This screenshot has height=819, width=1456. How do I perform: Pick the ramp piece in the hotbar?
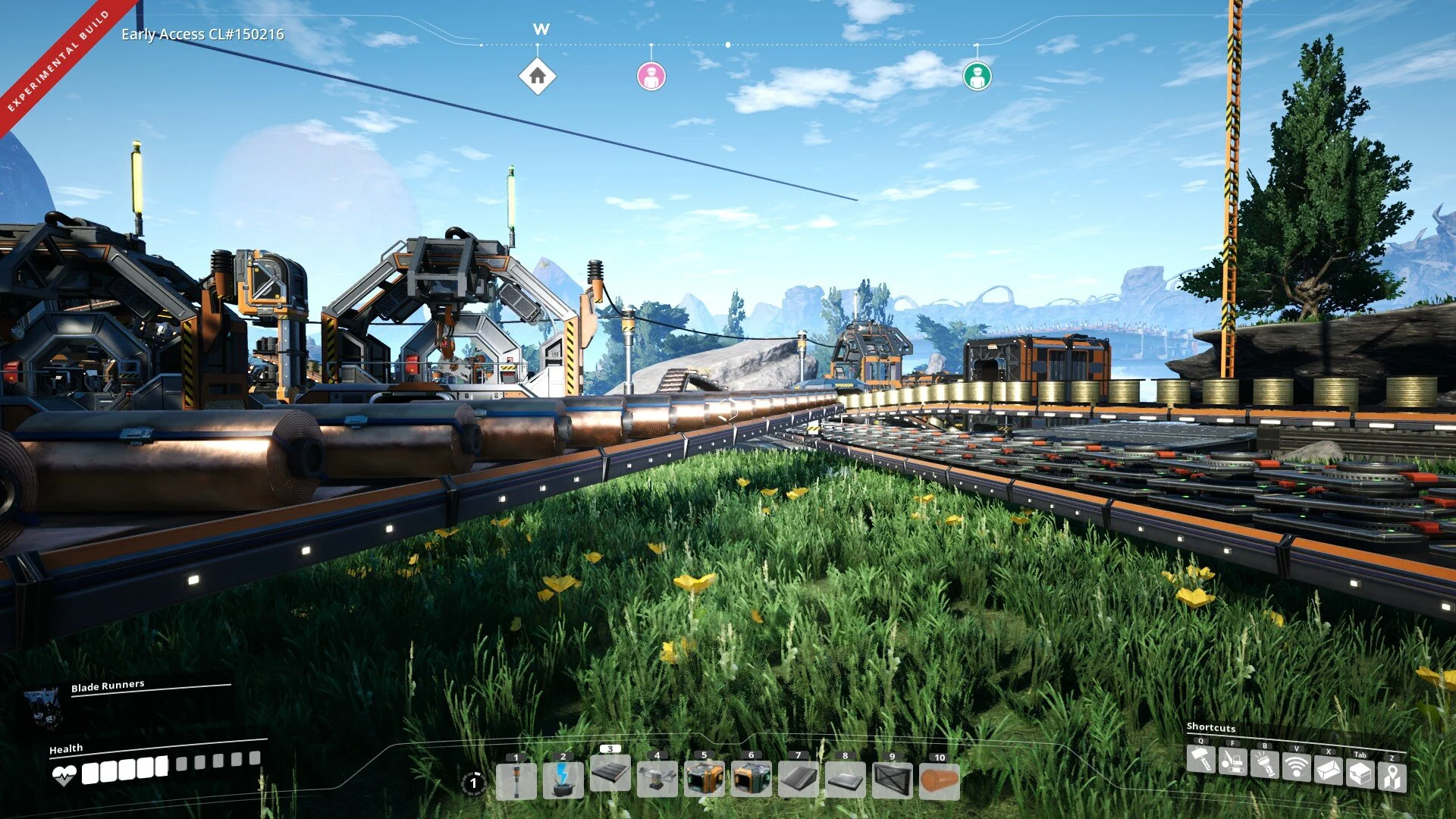(x=798, y=781)
